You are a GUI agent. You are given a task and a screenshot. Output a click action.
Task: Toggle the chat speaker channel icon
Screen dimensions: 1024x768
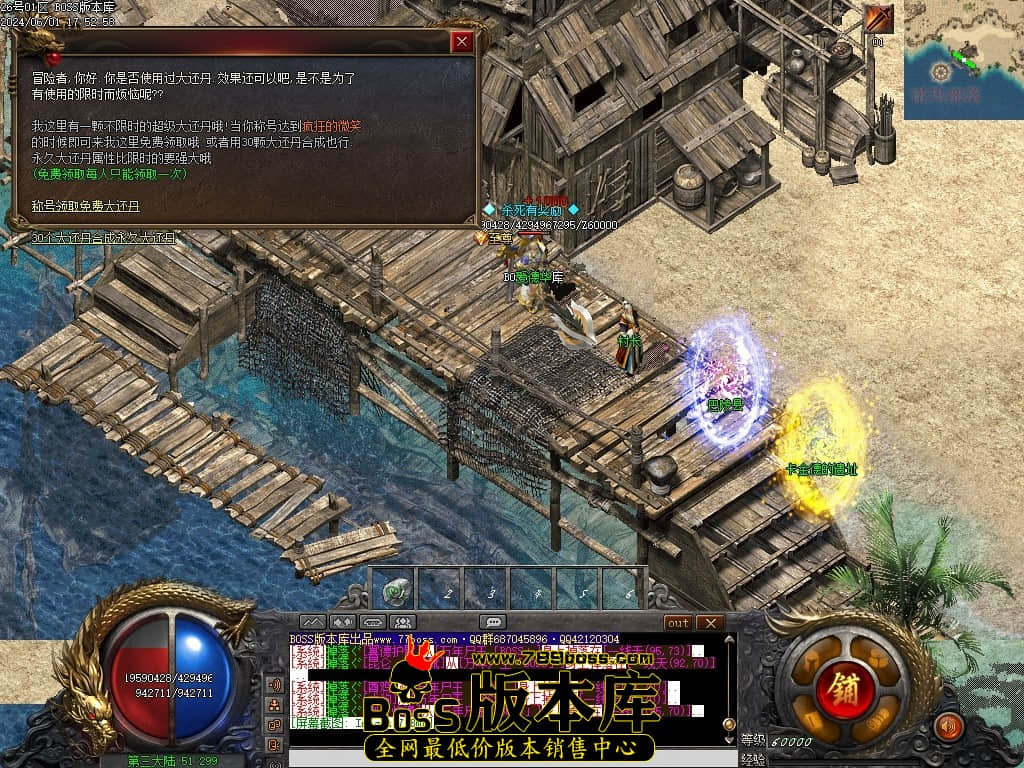pos(274,685)
